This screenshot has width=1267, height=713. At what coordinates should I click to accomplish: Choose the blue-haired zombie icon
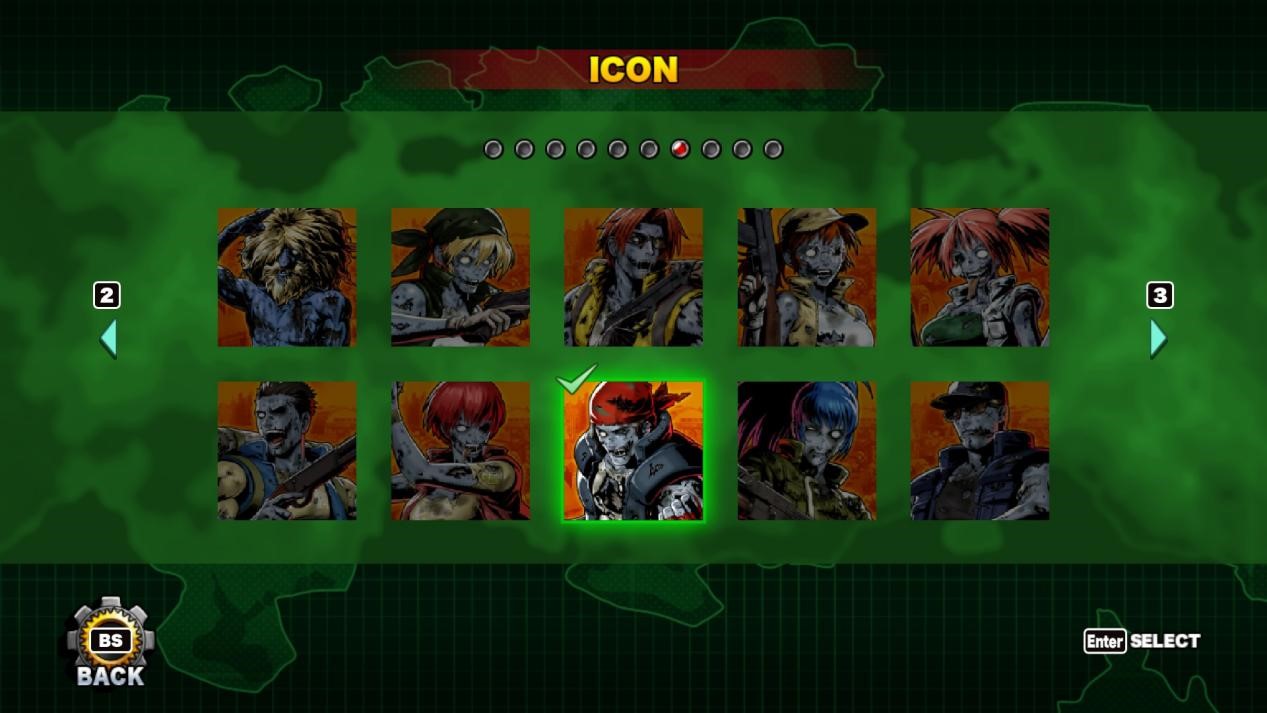(x=807, y=450)
